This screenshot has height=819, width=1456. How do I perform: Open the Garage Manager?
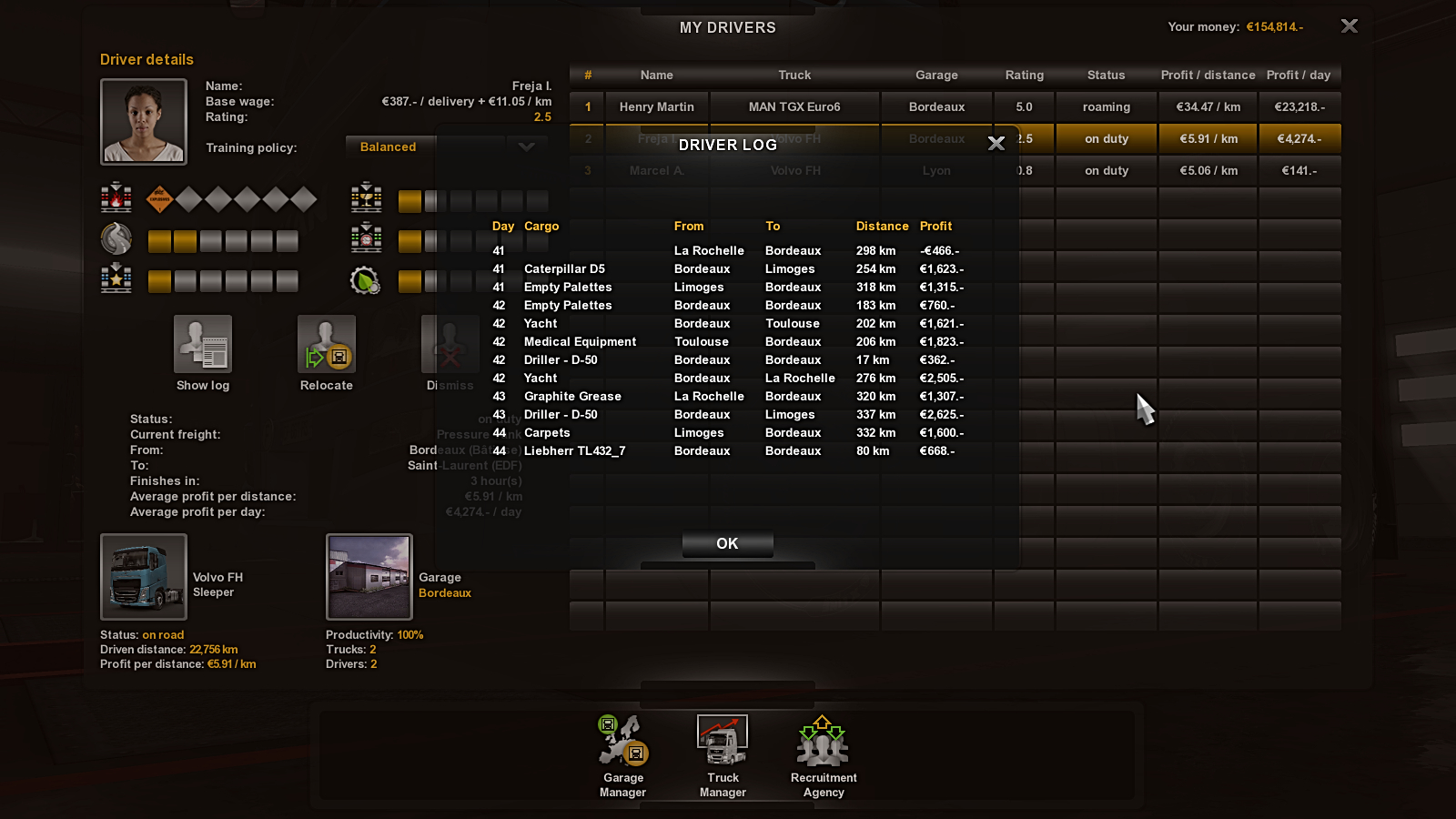coord(623,755)
